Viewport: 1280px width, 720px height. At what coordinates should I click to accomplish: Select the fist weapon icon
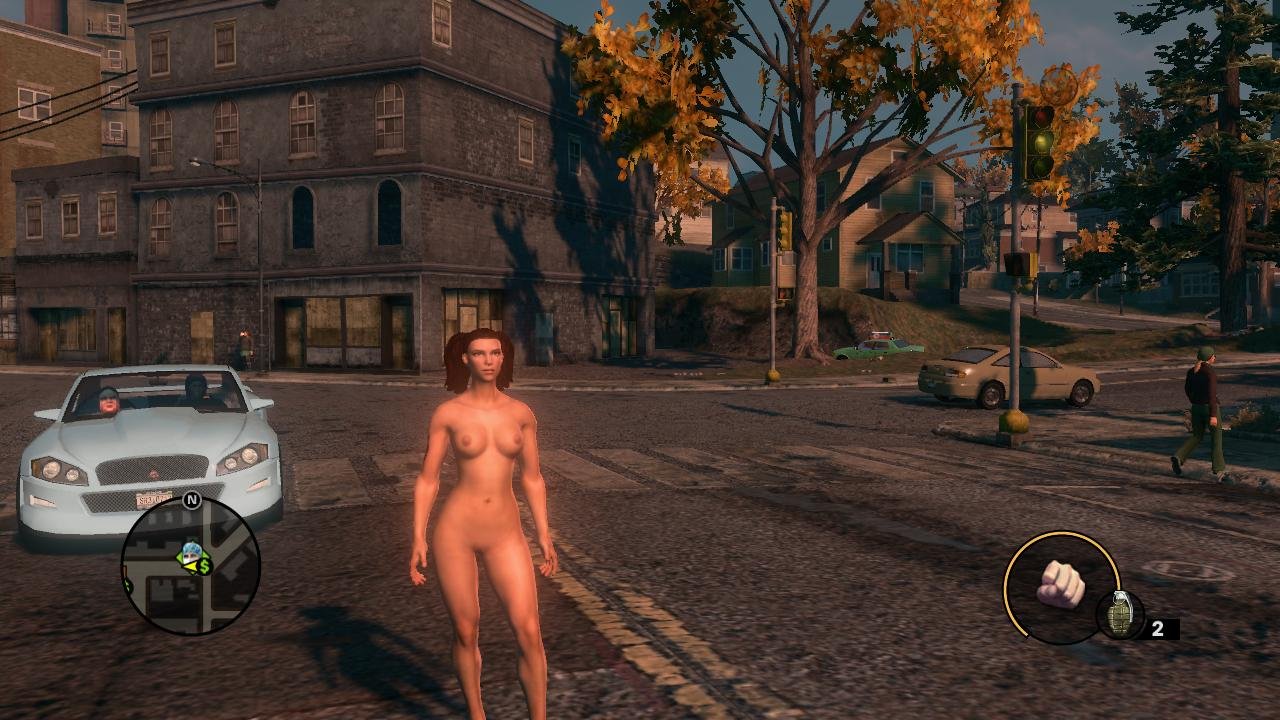(x=1061, y=584)
